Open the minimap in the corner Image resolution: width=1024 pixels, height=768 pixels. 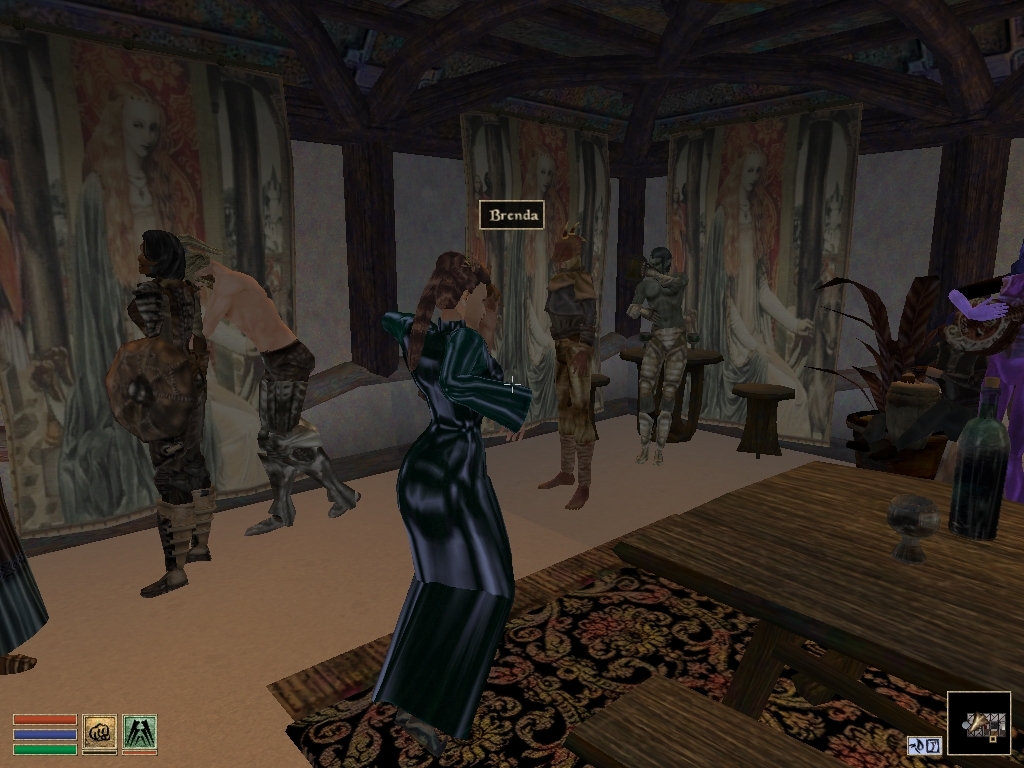click(x=978, y=723)
